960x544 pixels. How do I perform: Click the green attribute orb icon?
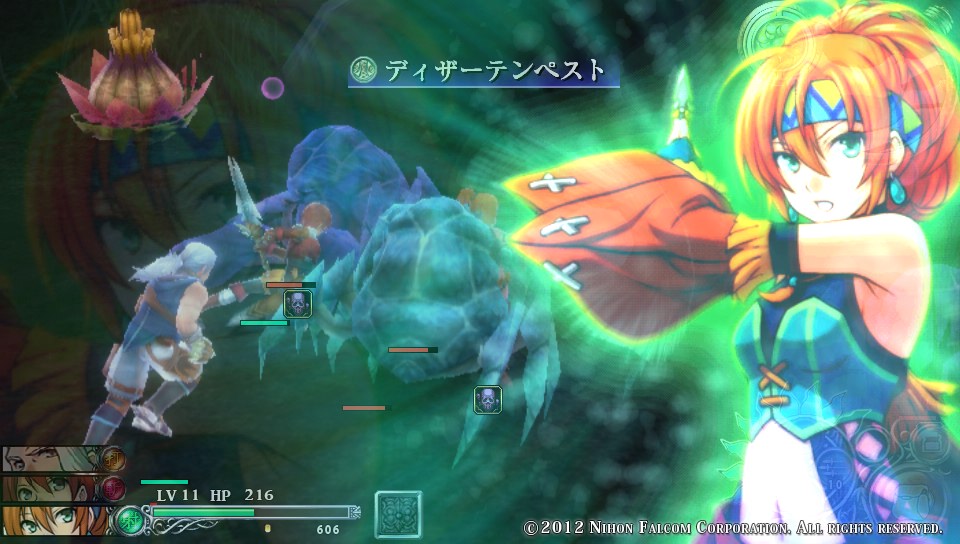point(130,520)
